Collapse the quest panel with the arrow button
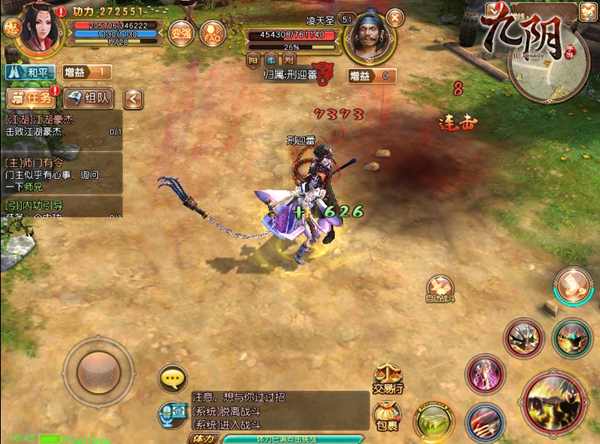The image size is (600, 444). coord(133,98)
